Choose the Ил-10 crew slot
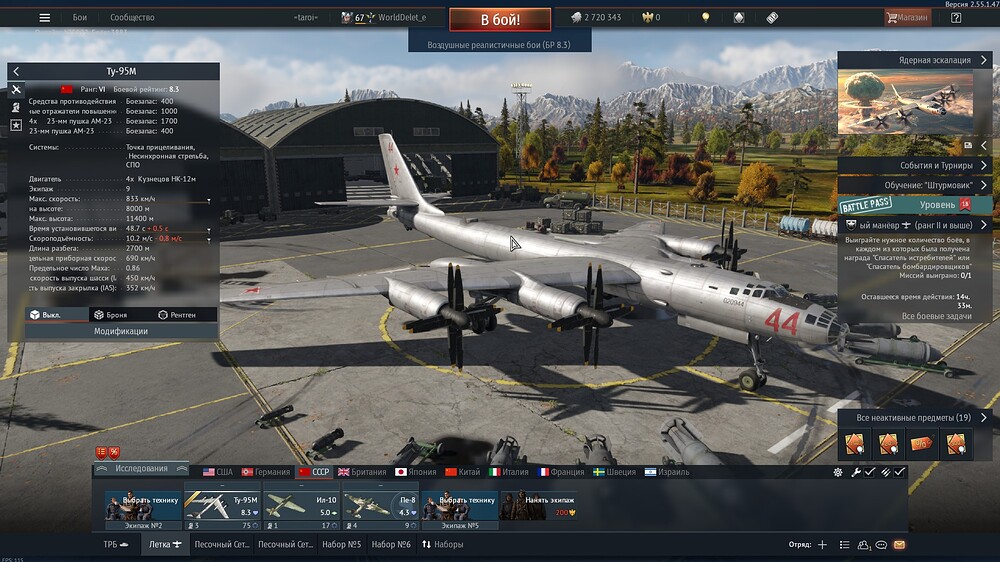The height and width of the screenshot is (562, 1000). [x=299, y=505]
